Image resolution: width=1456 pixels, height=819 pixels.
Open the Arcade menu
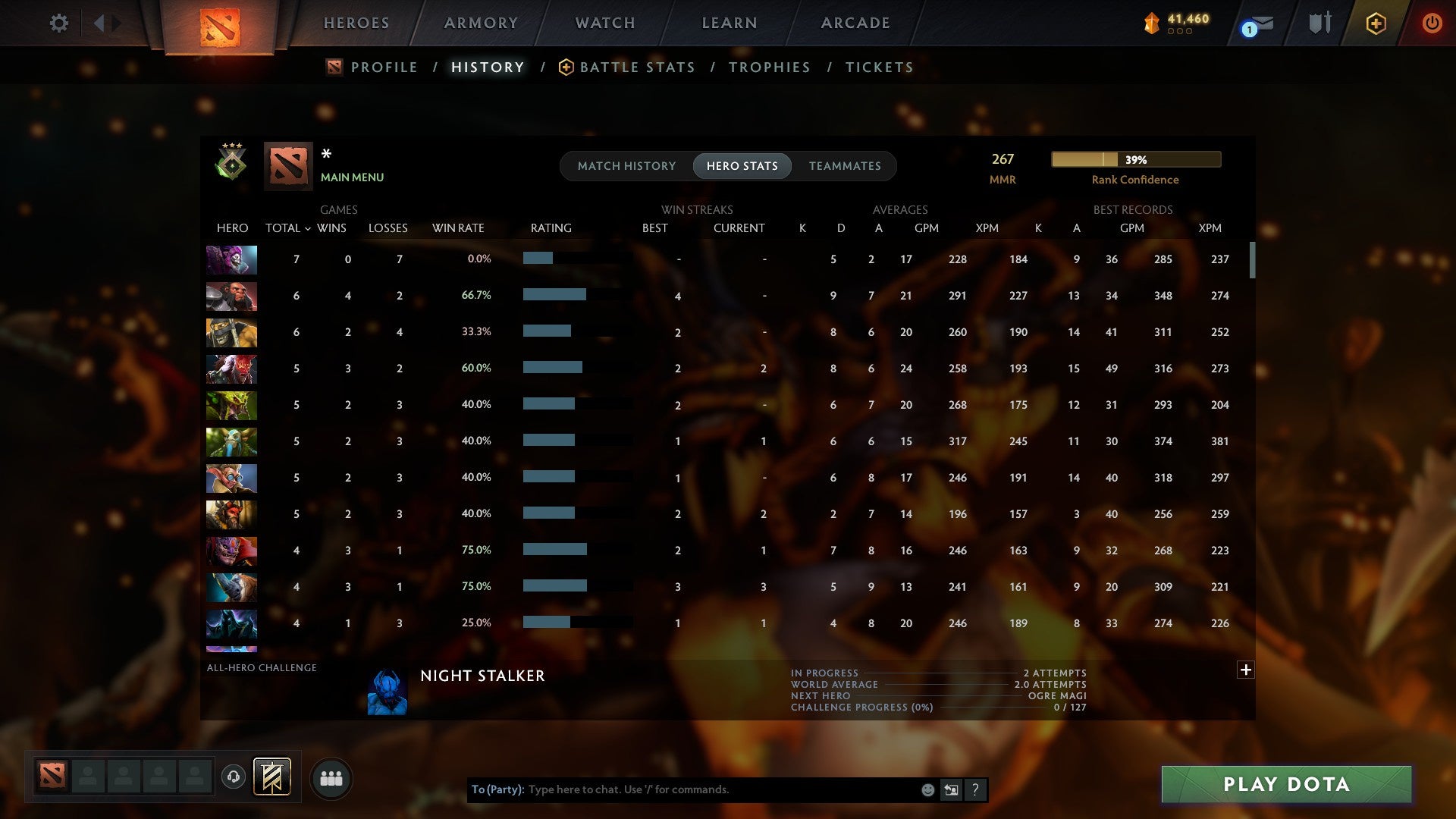(855, 23)
